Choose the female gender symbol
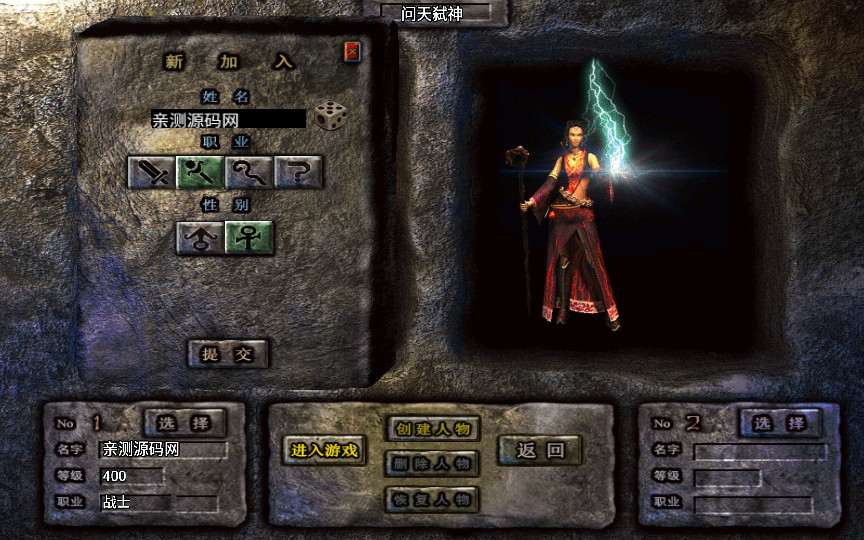The image size is (864, 540). click(249, 237)
